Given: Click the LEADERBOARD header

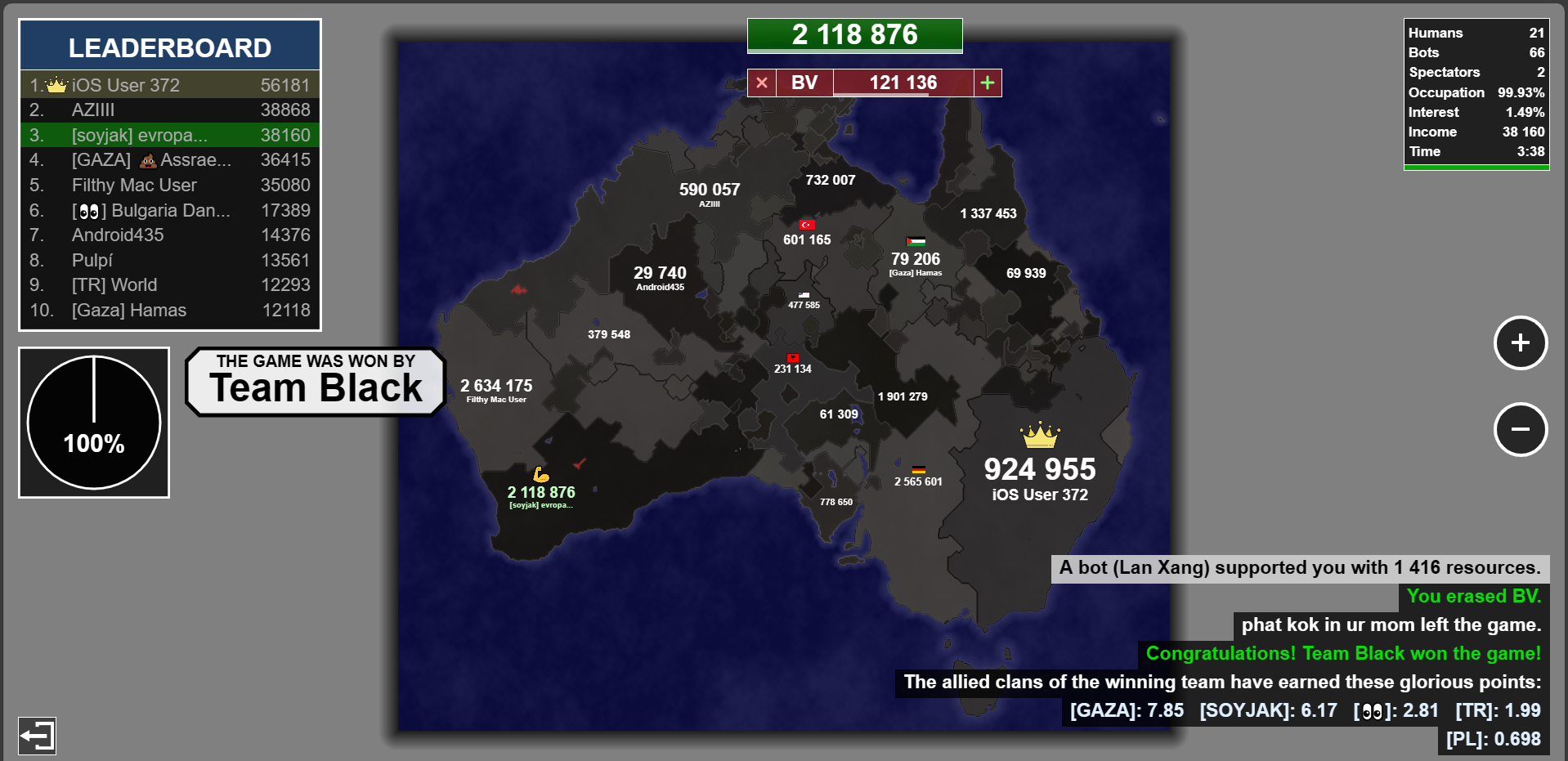Looking at the screenshot, I should tap(170, 47).
